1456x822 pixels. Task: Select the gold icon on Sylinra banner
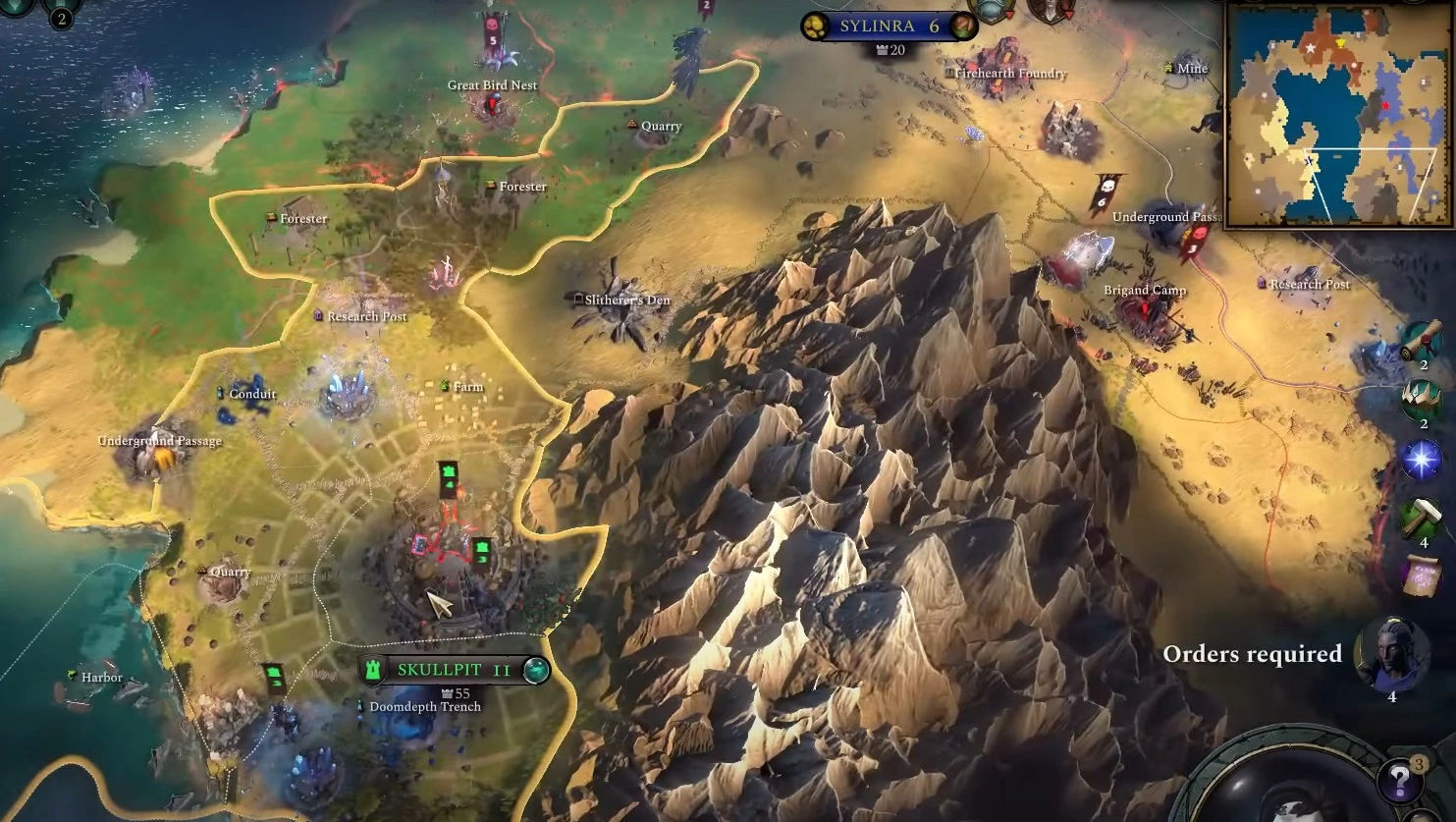coord(815,27)
